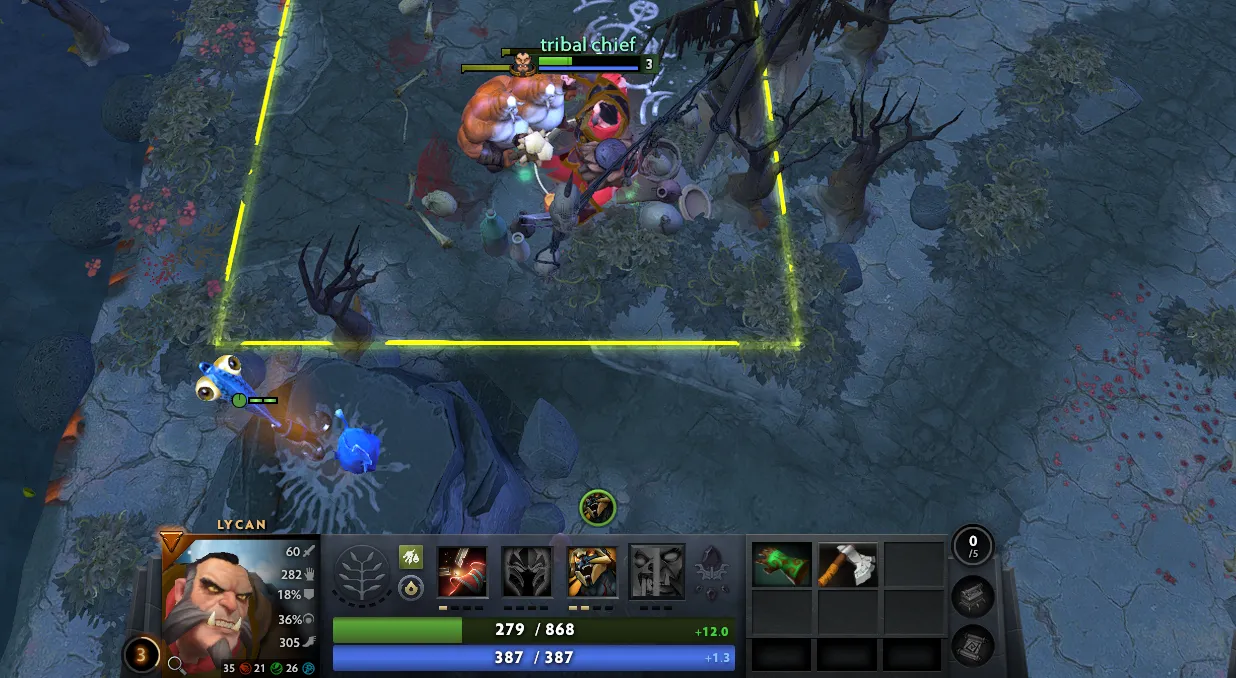
Task: Select the golden wolf ability icon
Action: [x=592, y=572]
